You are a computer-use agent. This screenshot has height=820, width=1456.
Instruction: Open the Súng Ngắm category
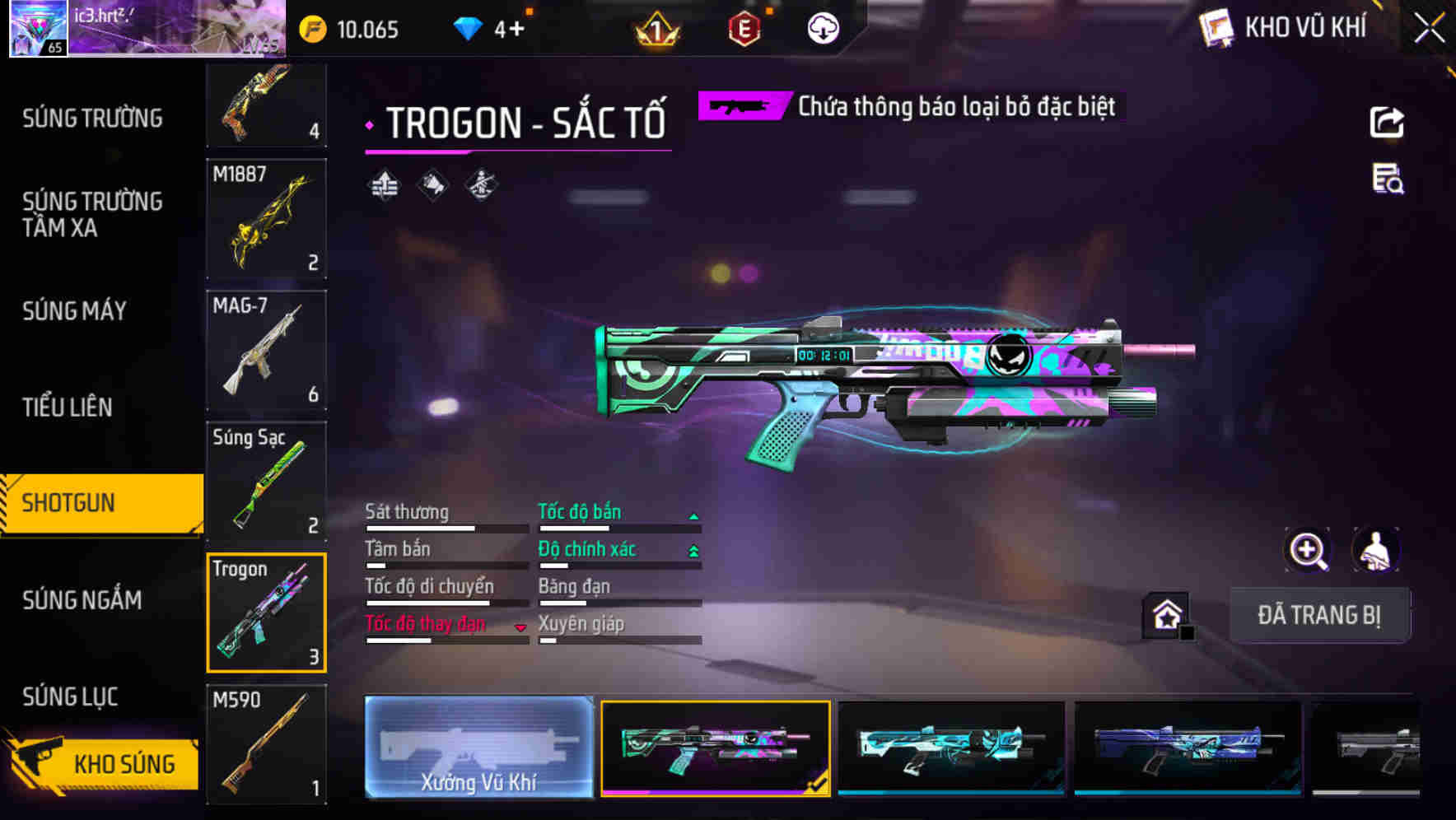point(82,600)
